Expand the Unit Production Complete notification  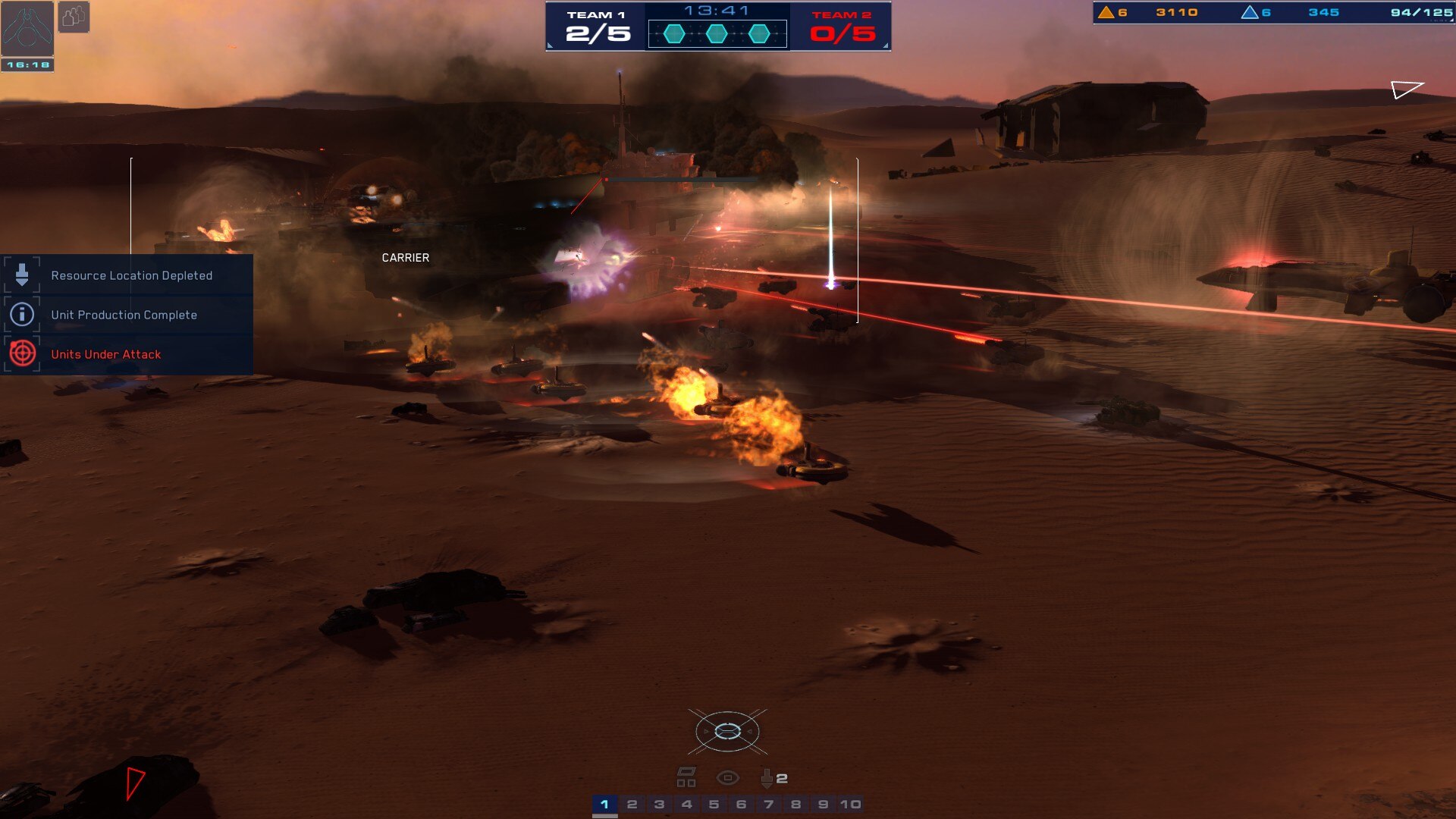click(x=124, y=314)
